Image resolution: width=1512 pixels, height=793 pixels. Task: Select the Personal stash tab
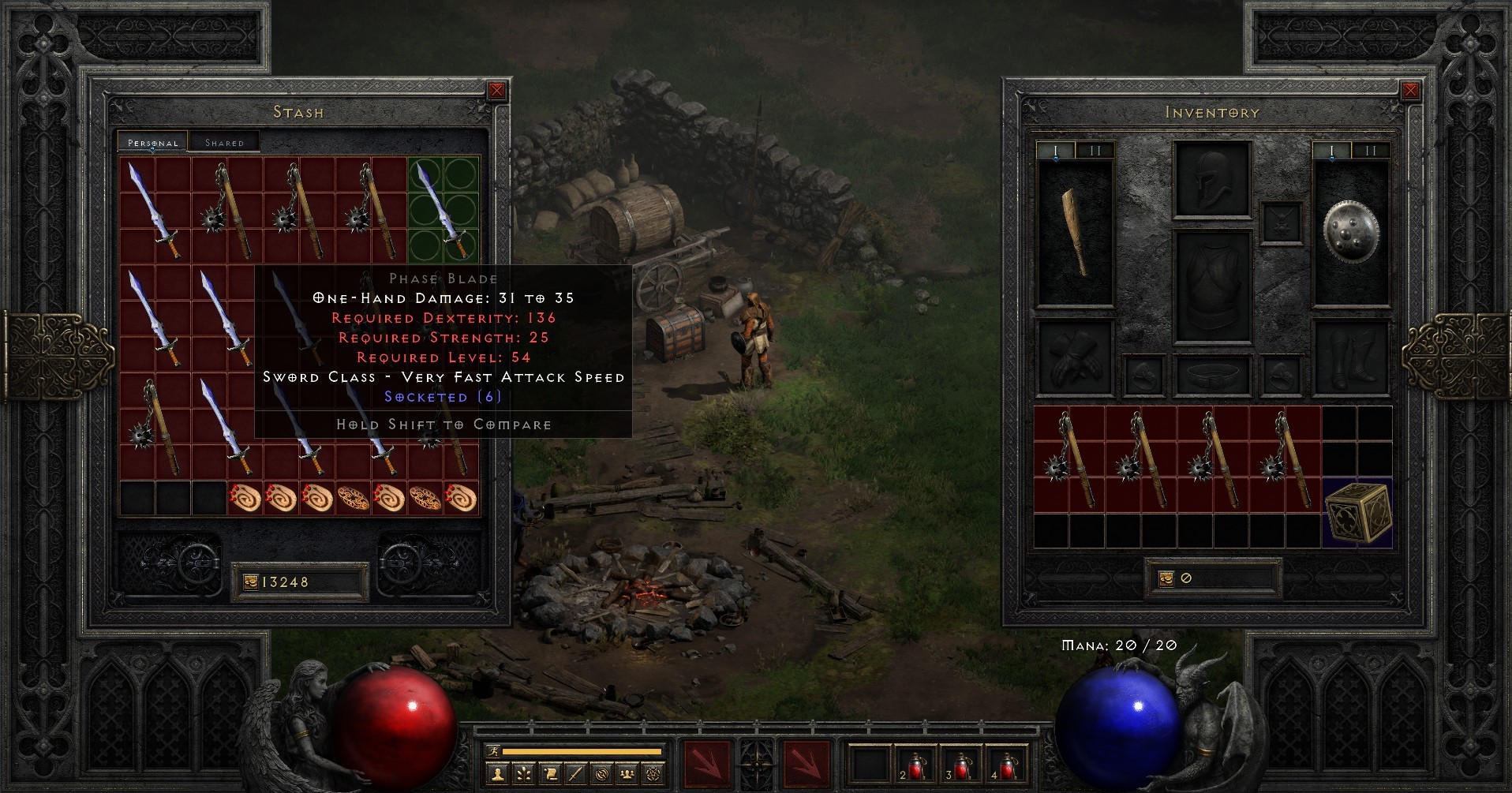click(x=152, y=143)
